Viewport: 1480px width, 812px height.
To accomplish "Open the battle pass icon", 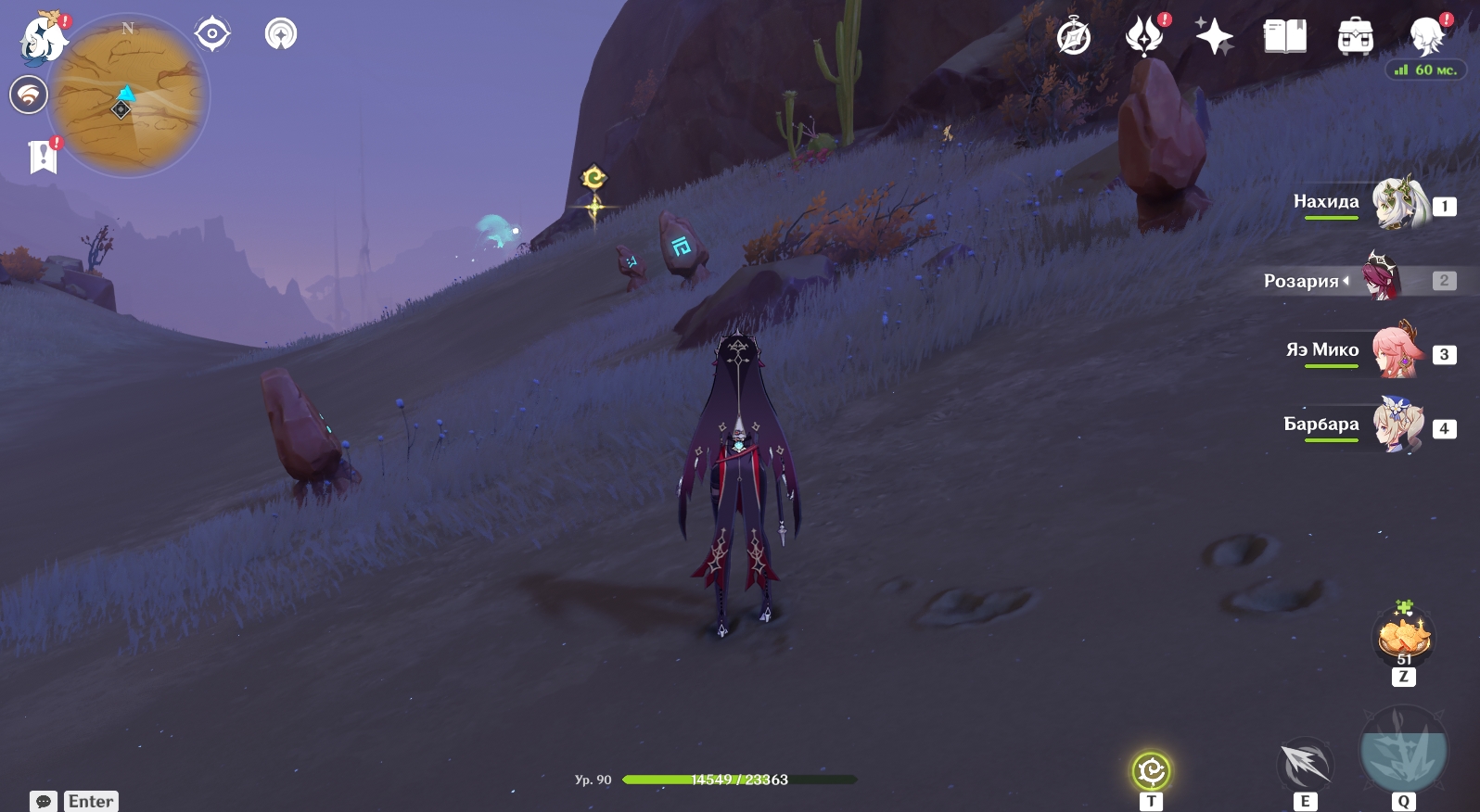I will tap(1144, 37).
